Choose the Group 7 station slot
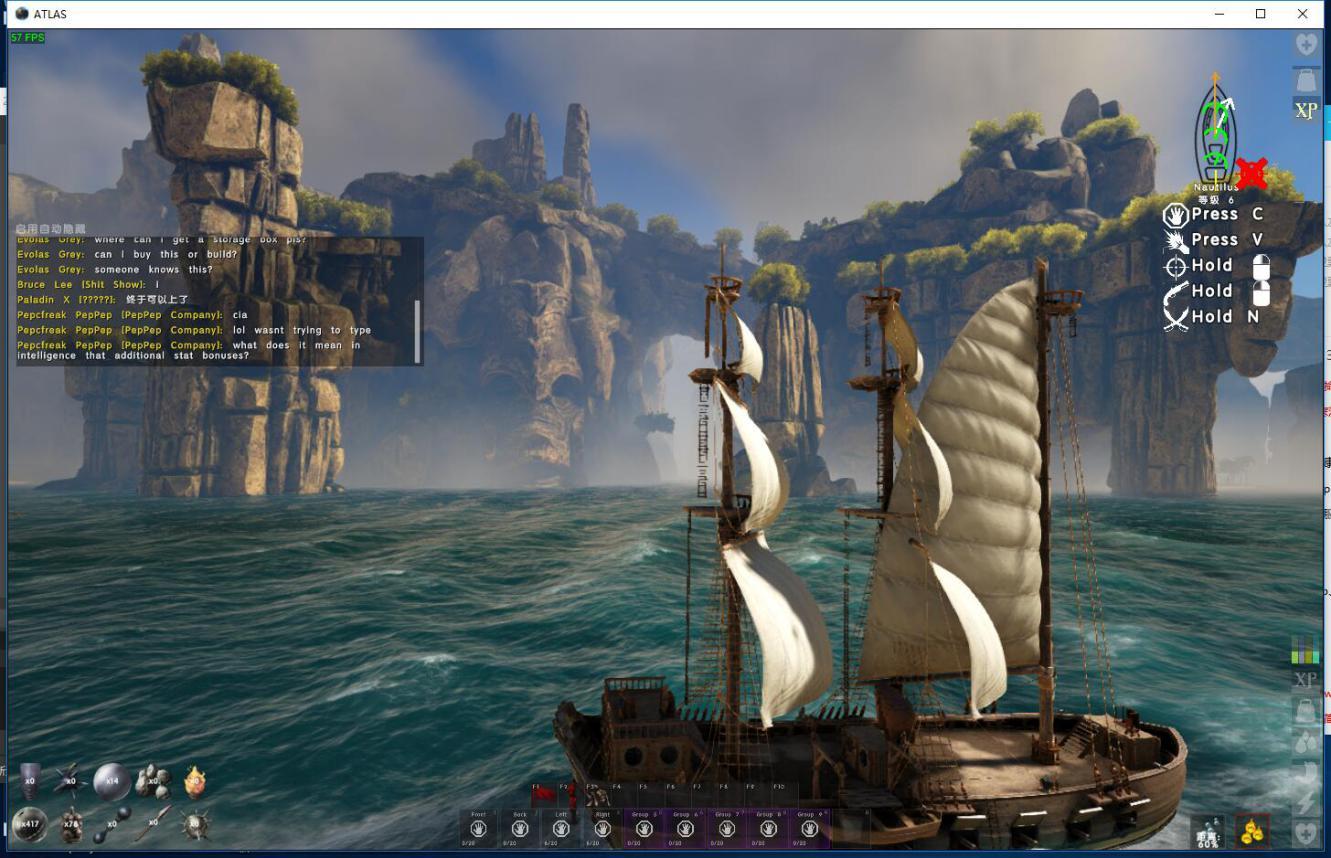The image size is (1331, 858). tap(727, 828)
